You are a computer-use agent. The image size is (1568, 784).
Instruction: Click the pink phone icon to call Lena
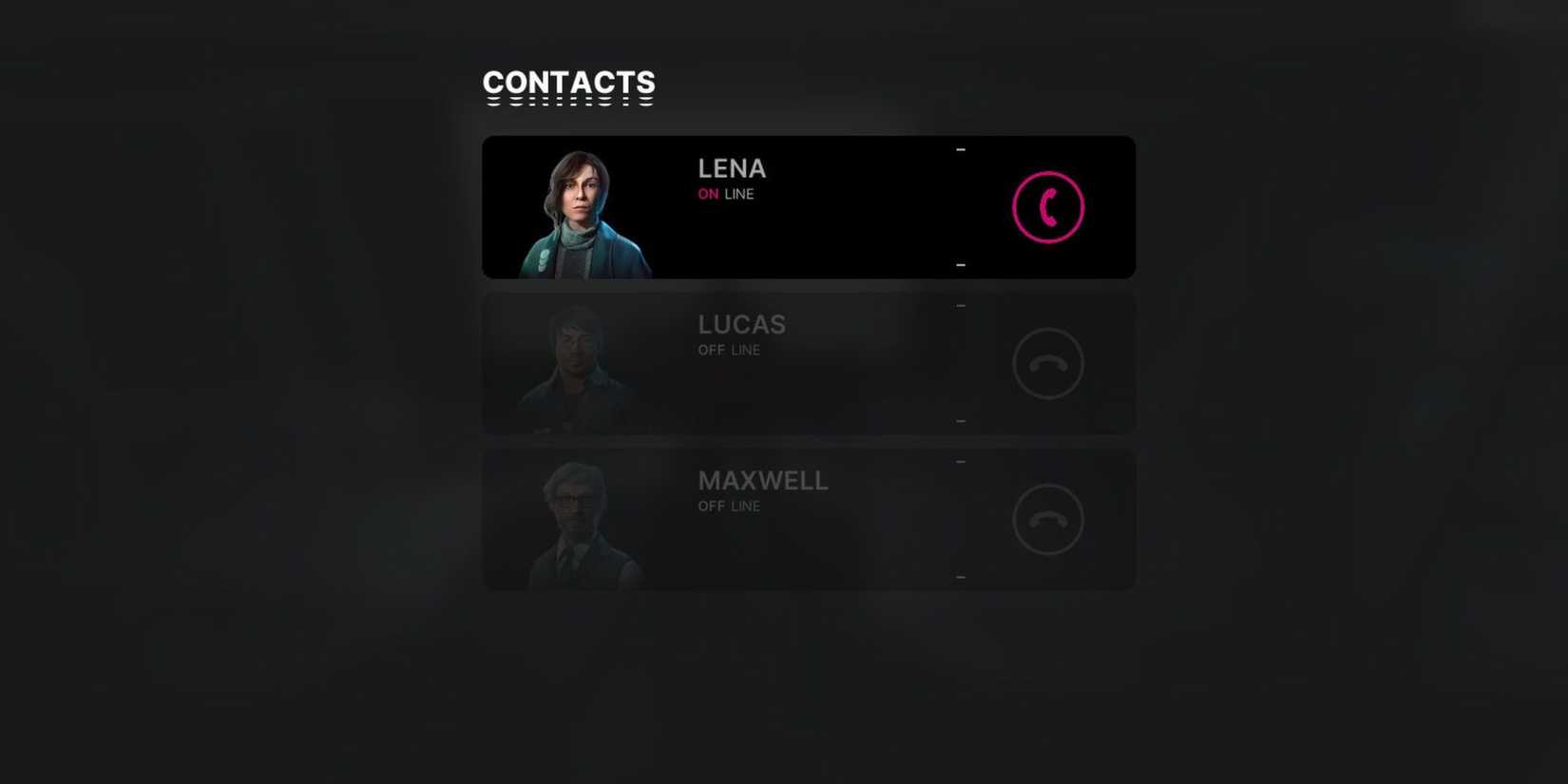(x=1047, y=205)
